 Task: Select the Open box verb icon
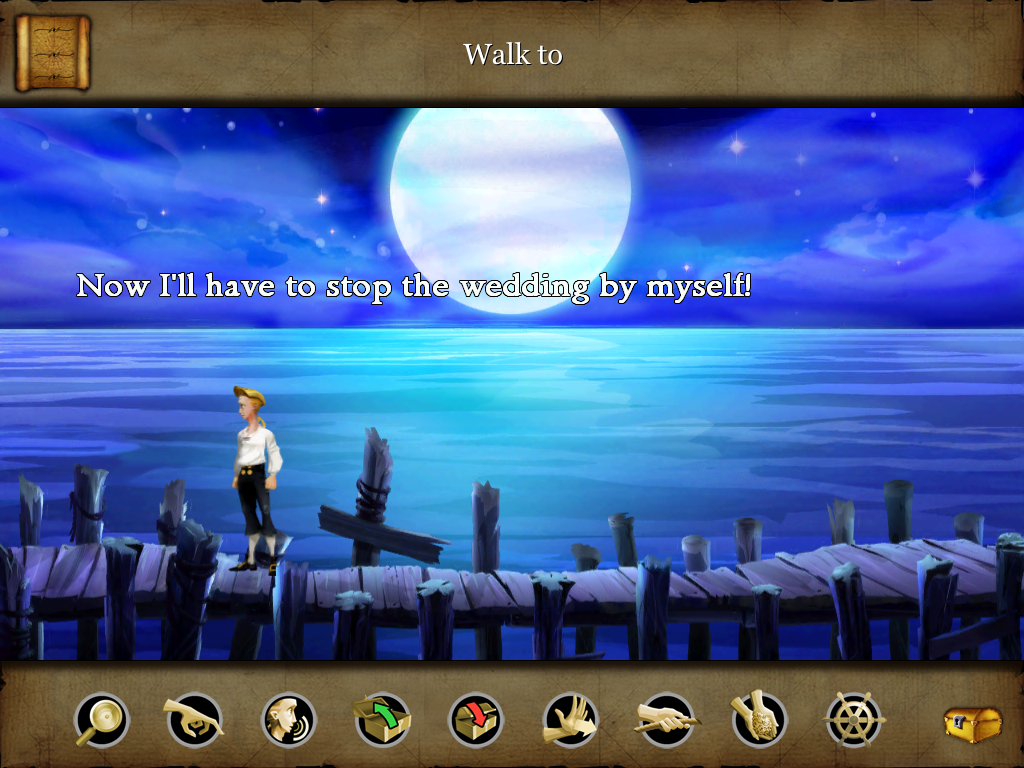(x=382, y=719)
